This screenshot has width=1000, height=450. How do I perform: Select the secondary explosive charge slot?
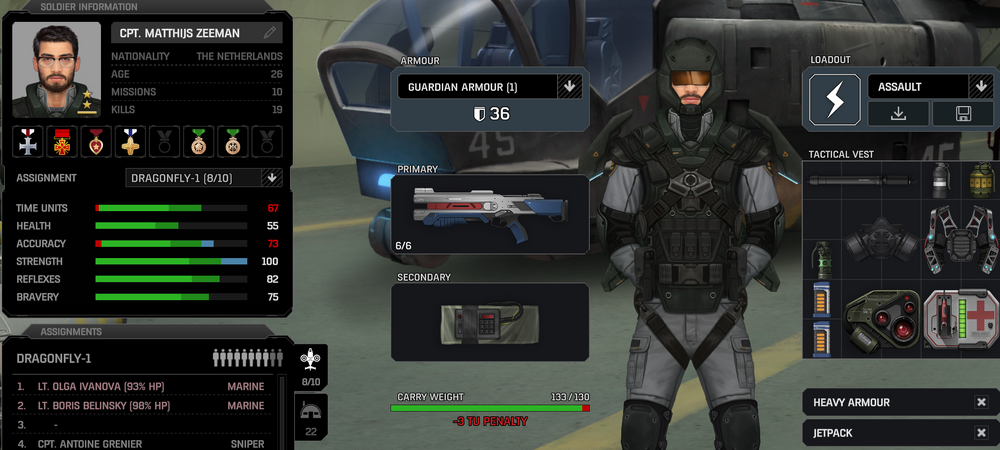coord(489,322)
